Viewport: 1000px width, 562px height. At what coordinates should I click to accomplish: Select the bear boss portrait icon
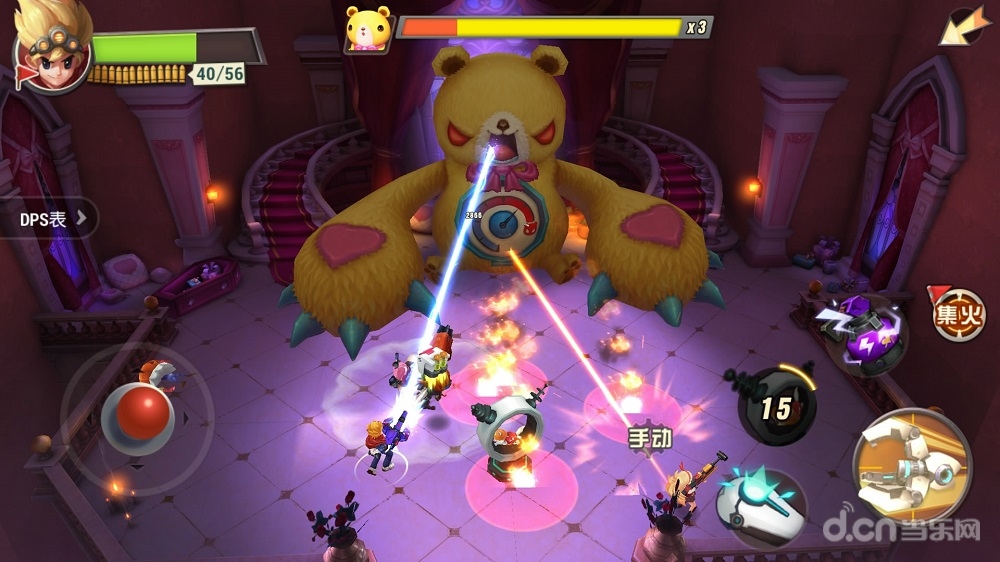coord(366,29)
